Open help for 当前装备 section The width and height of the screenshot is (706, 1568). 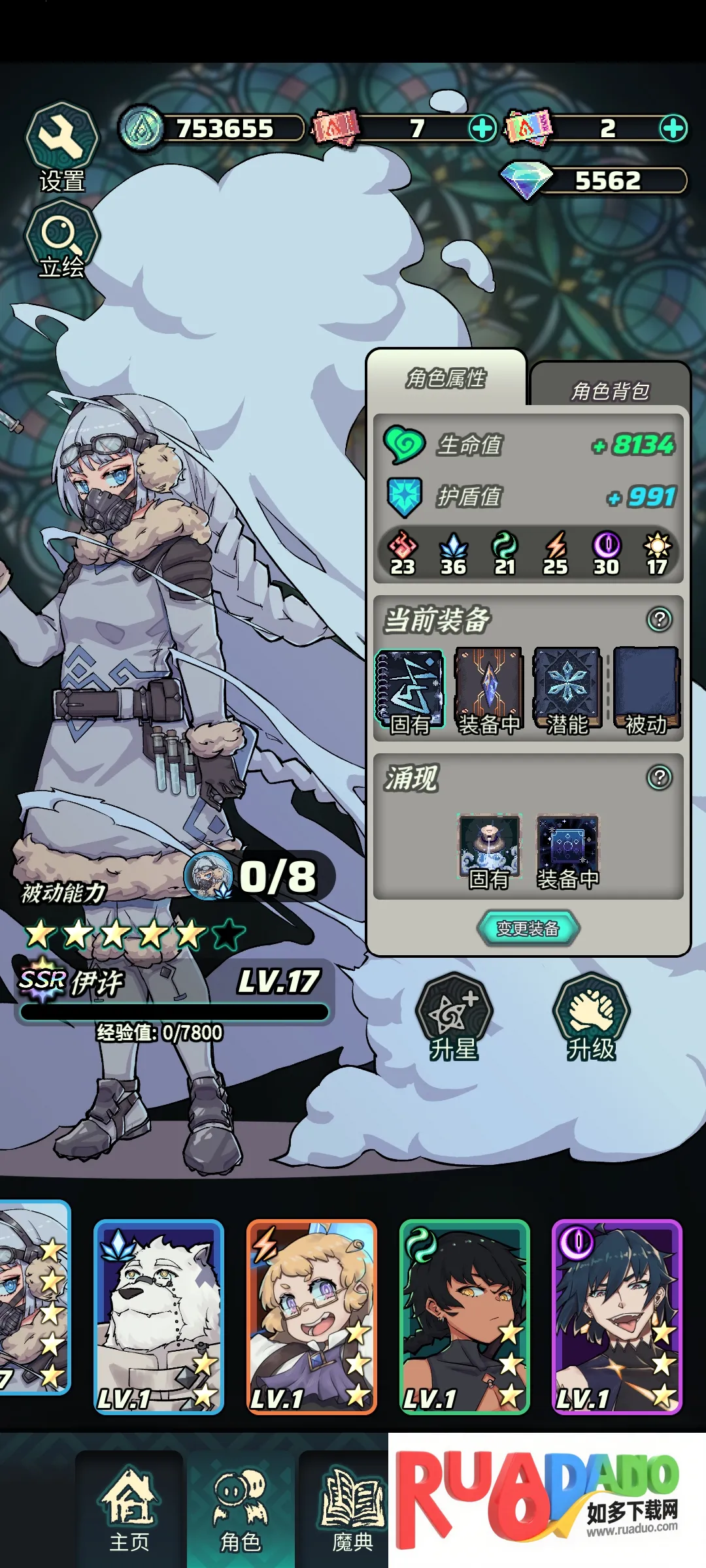[659, 619]
